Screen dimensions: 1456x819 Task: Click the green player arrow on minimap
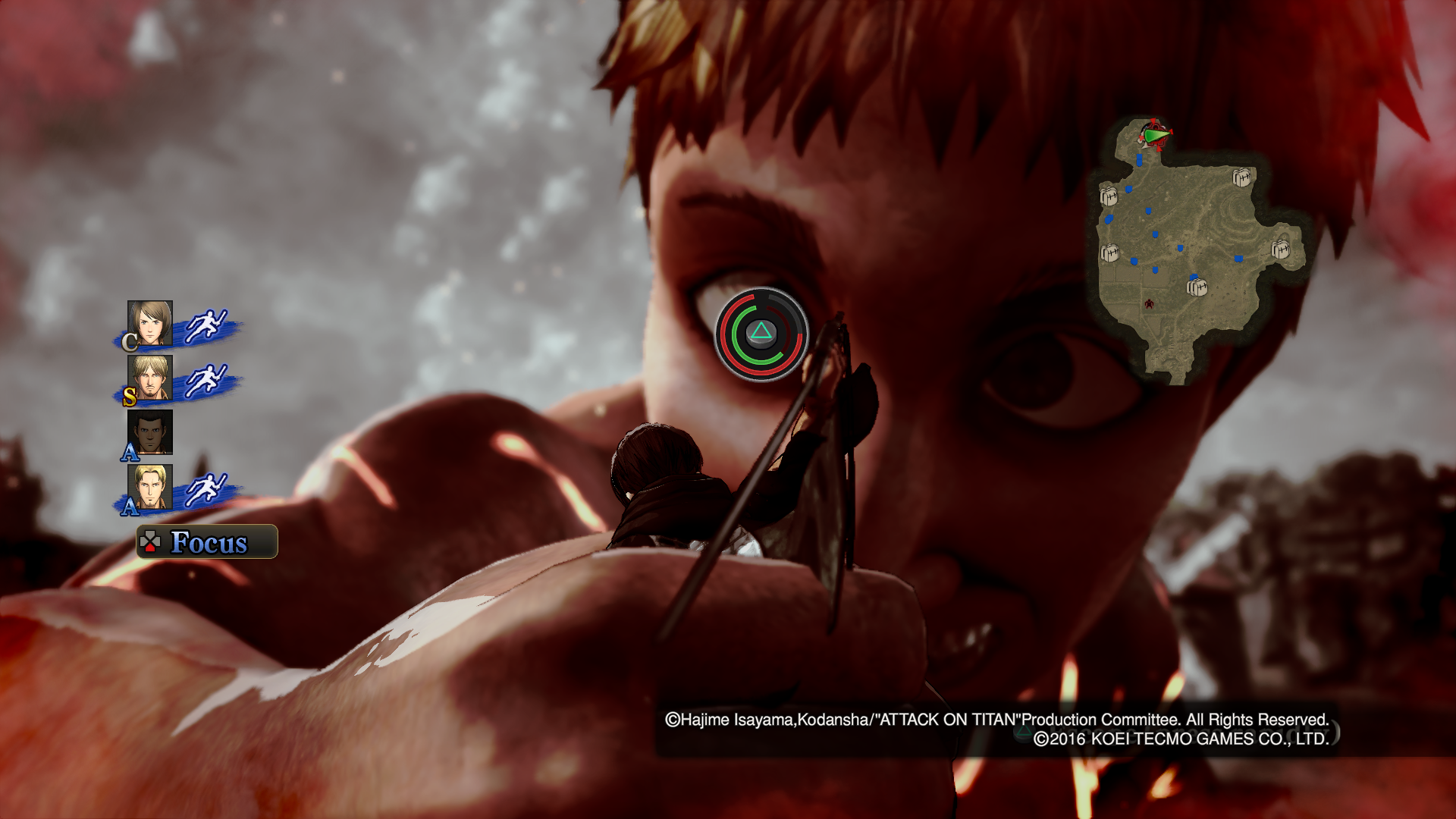(x=1156, y=136)
